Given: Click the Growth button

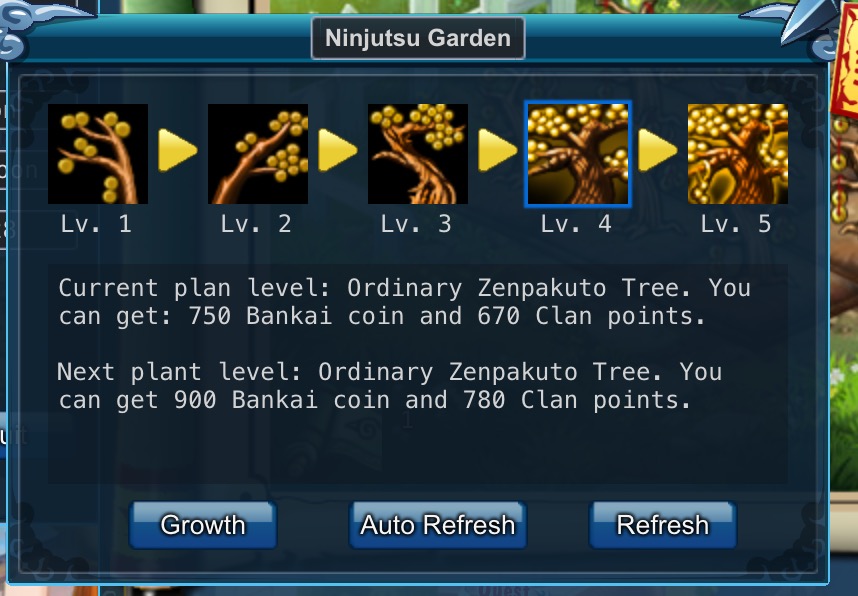Looking at the screenshot, I should (203, 525).
